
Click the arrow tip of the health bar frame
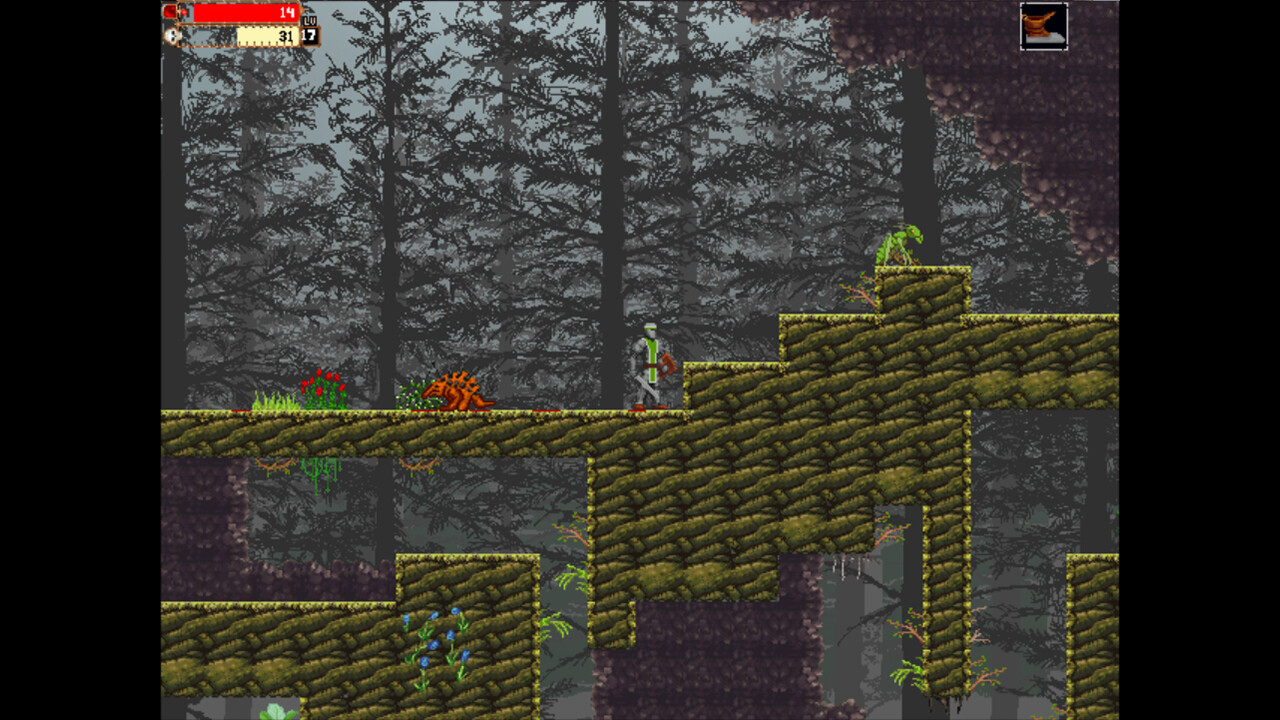coord(303,10)
